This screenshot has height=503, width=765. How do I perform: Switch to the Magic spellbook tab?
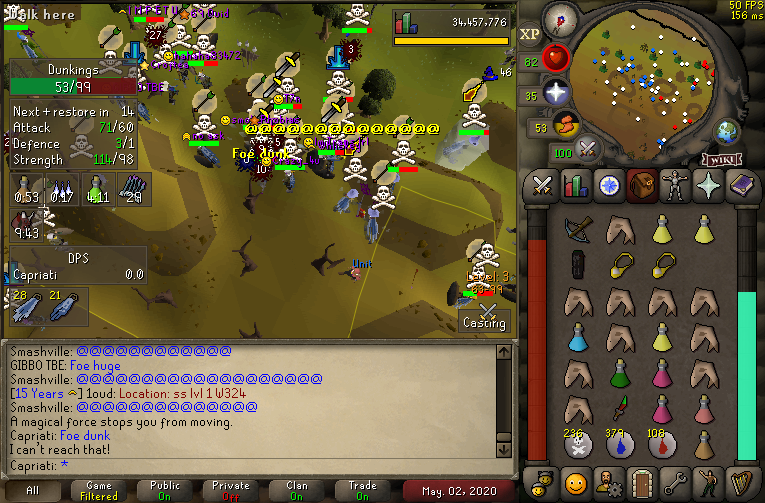pos(741,186)
